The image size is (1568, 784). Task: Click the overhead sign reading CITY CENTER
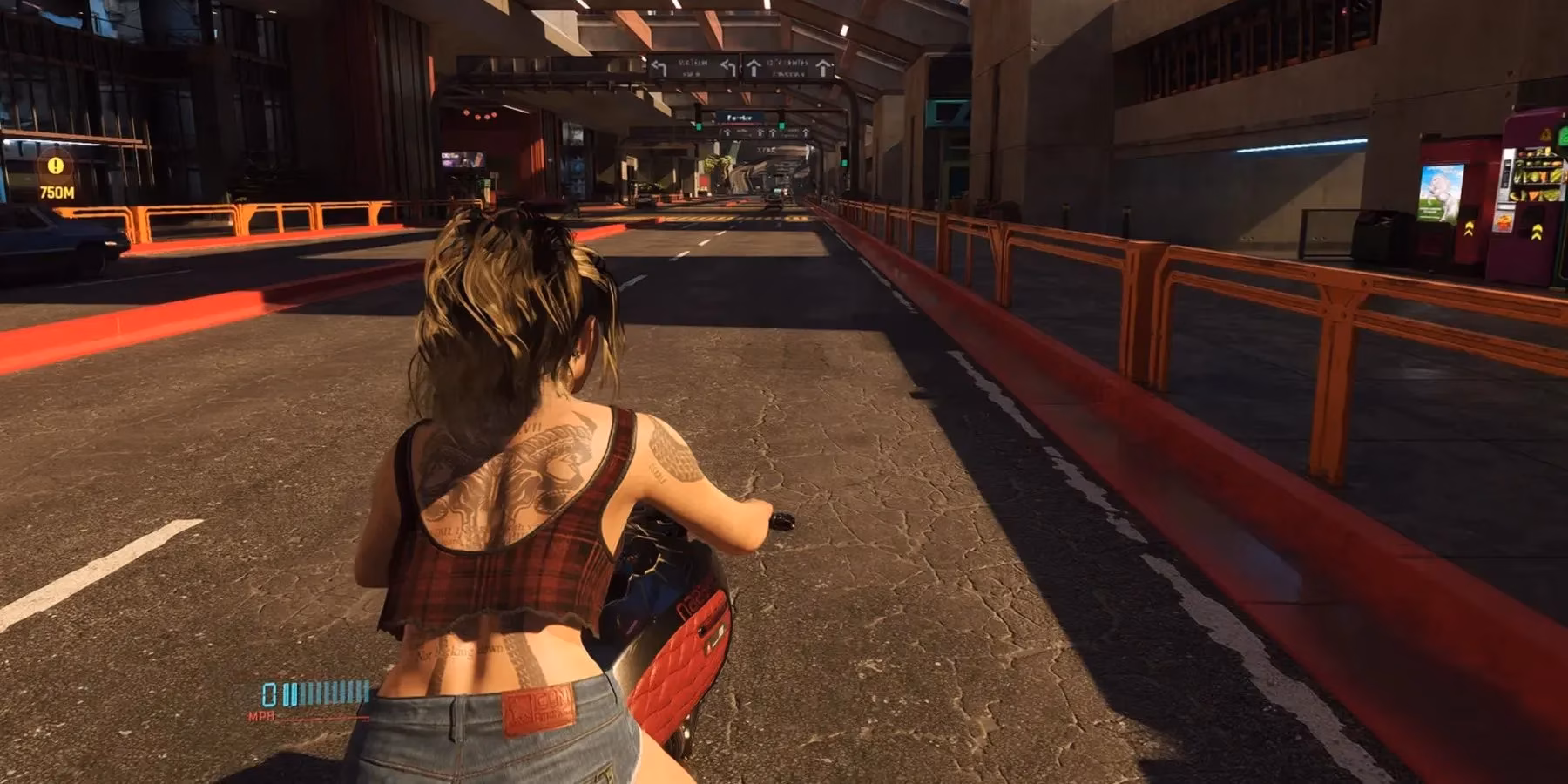pyautogui.click(x=787, y=62)
